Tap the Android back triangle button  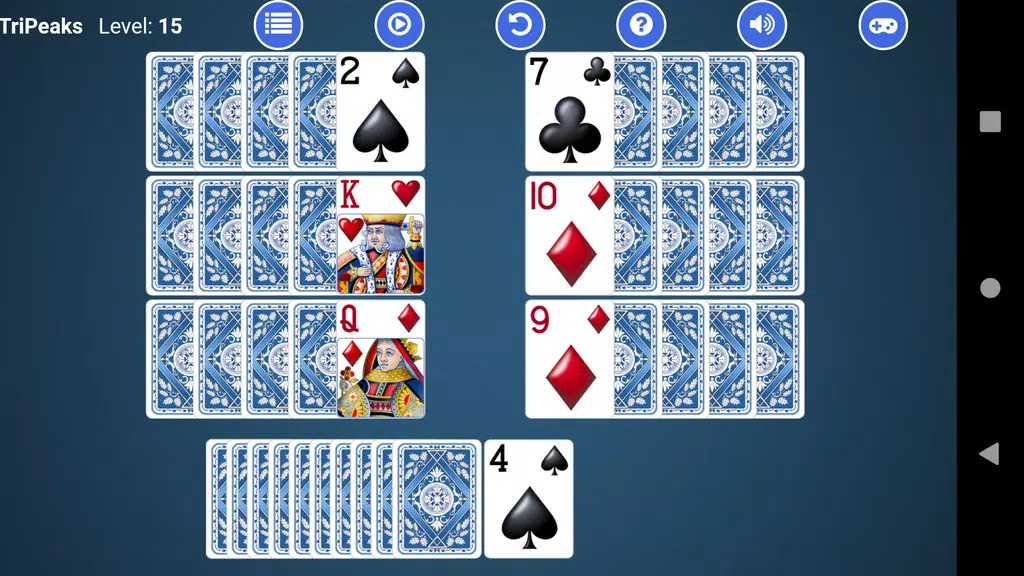[989, 454]
